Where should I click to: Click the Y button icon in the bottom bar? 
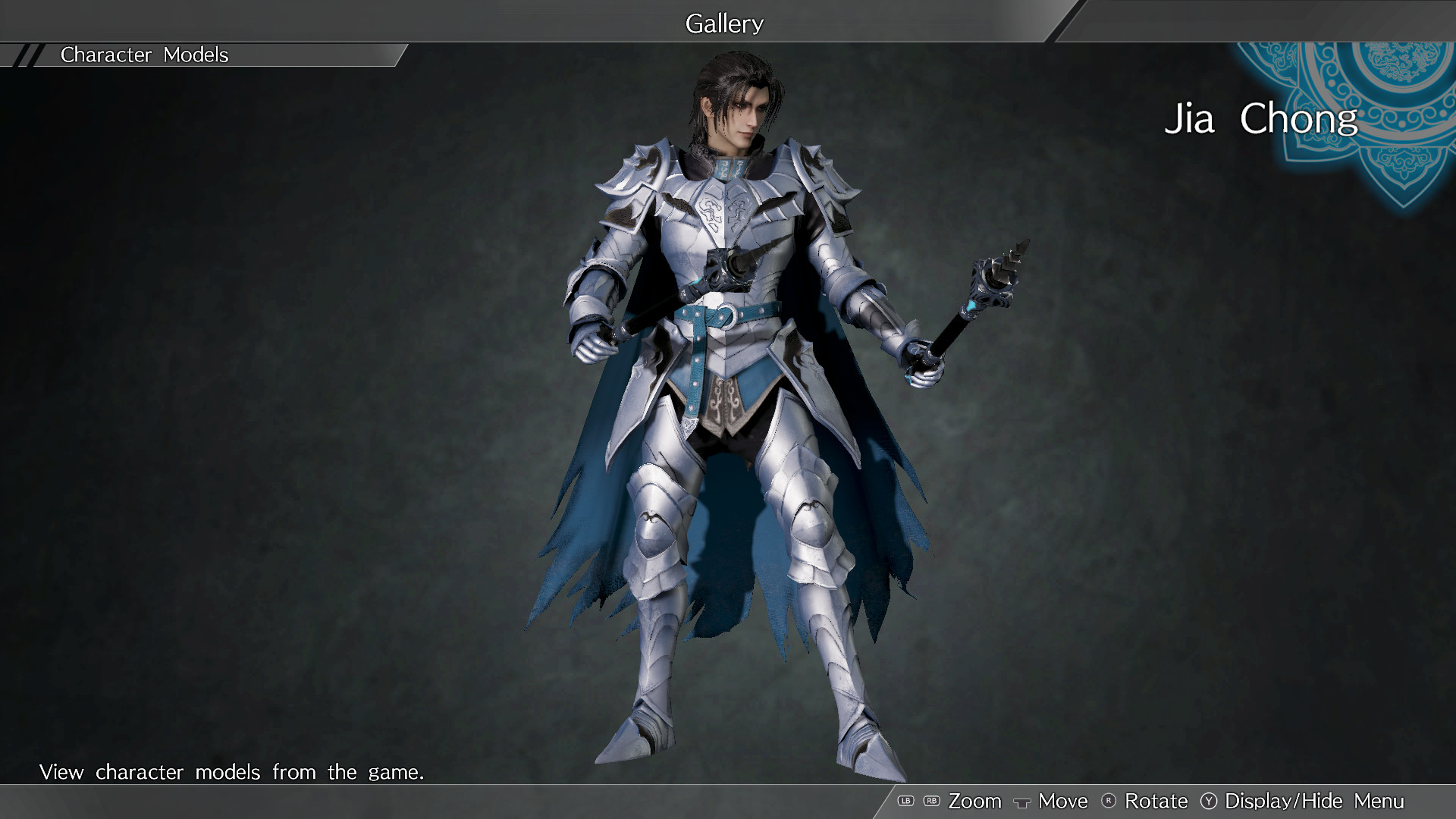pyautogui.click(x=1209, y=801)
